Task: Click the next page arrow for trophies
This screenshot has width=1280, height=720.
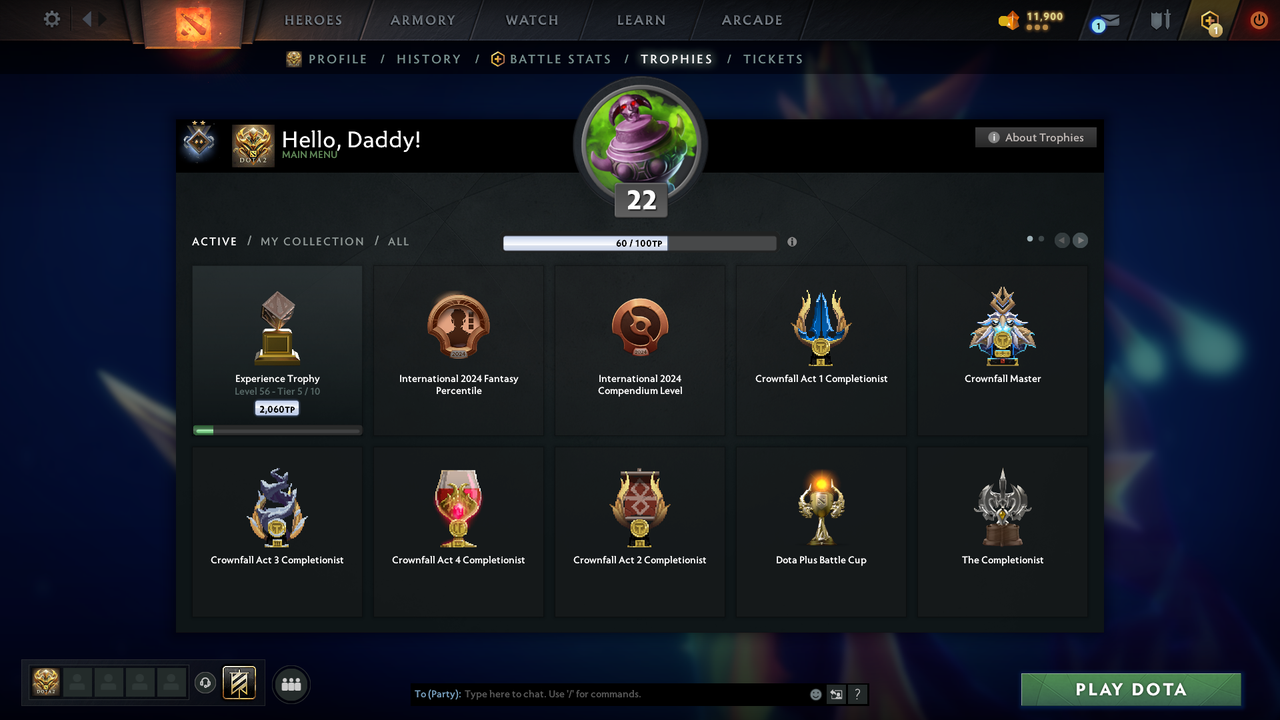Action: (1080, 240)
